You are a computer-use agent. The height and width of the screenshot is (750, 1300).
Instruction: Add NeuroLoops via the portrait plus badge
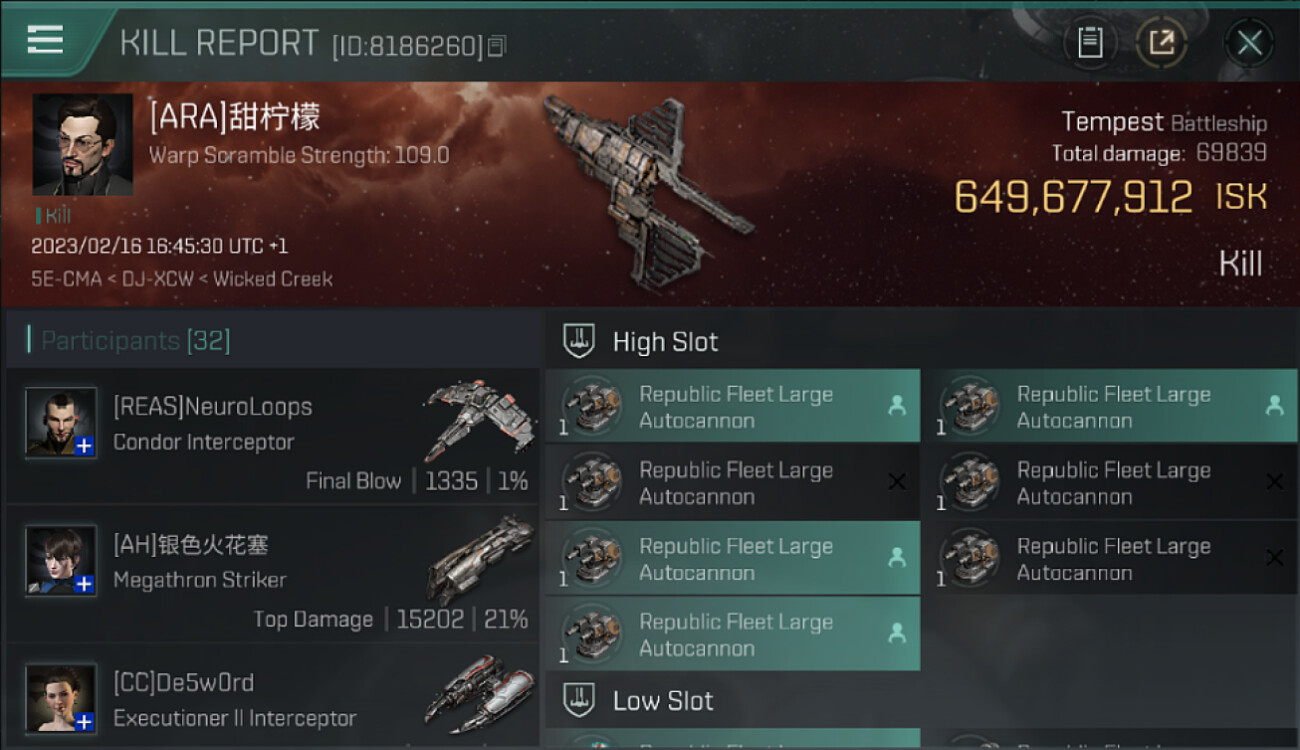(85, 446)
